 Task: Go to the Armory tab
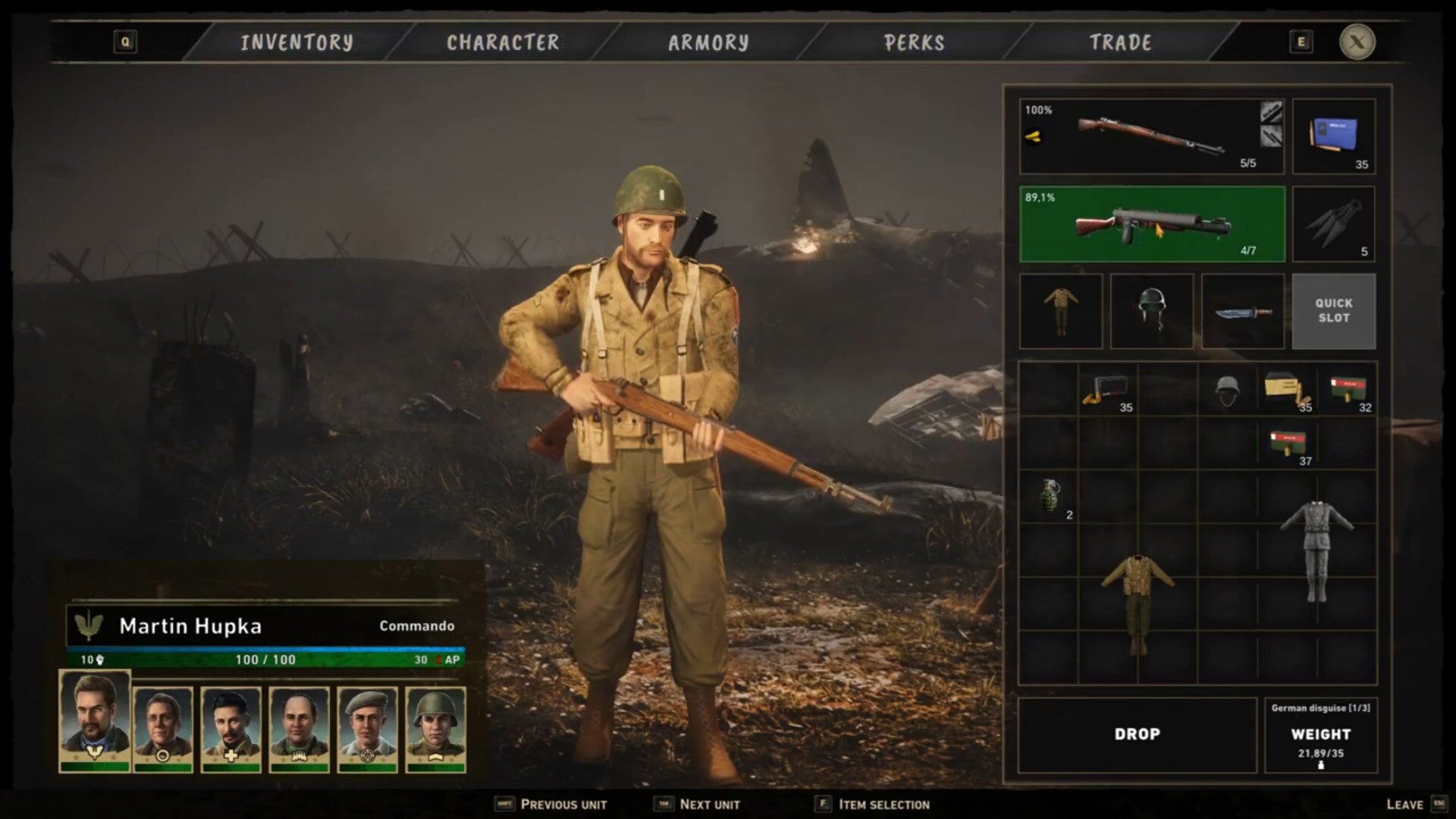click(708, 42)
